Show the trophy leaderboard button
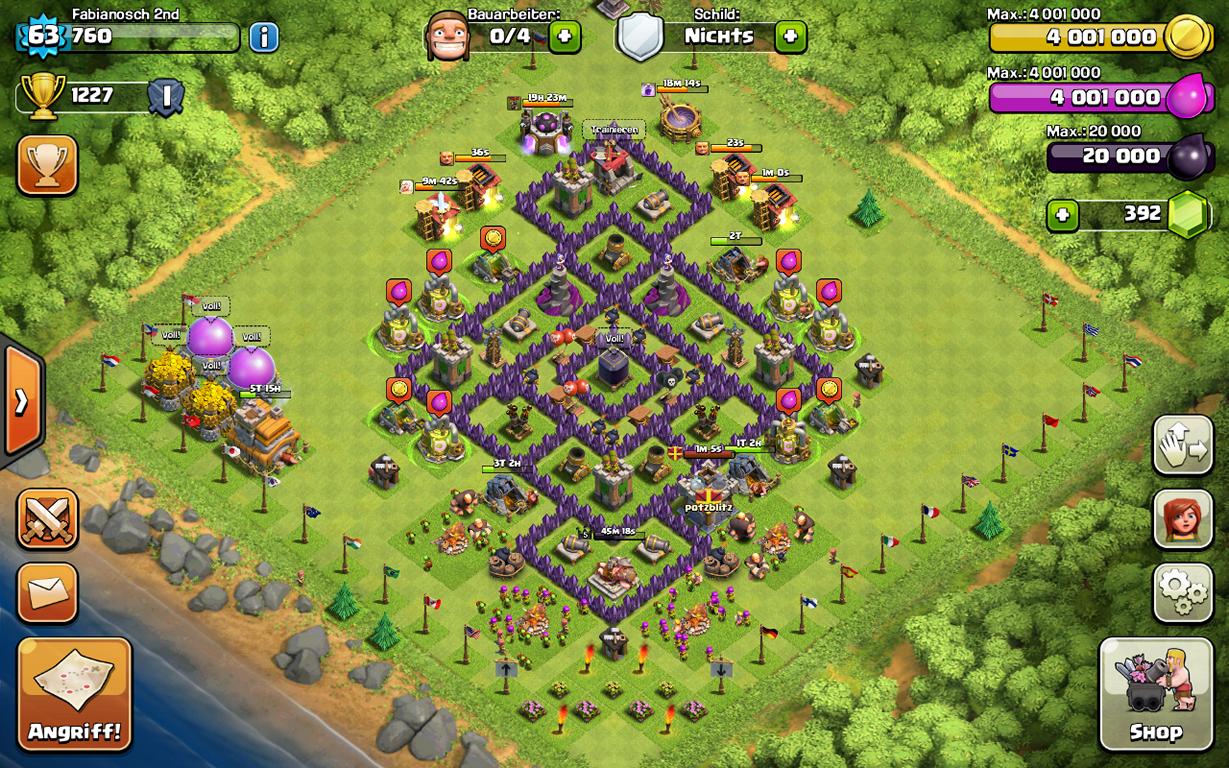The height and width of the screenshot is (768, 1229). click(x=47, y=165)
